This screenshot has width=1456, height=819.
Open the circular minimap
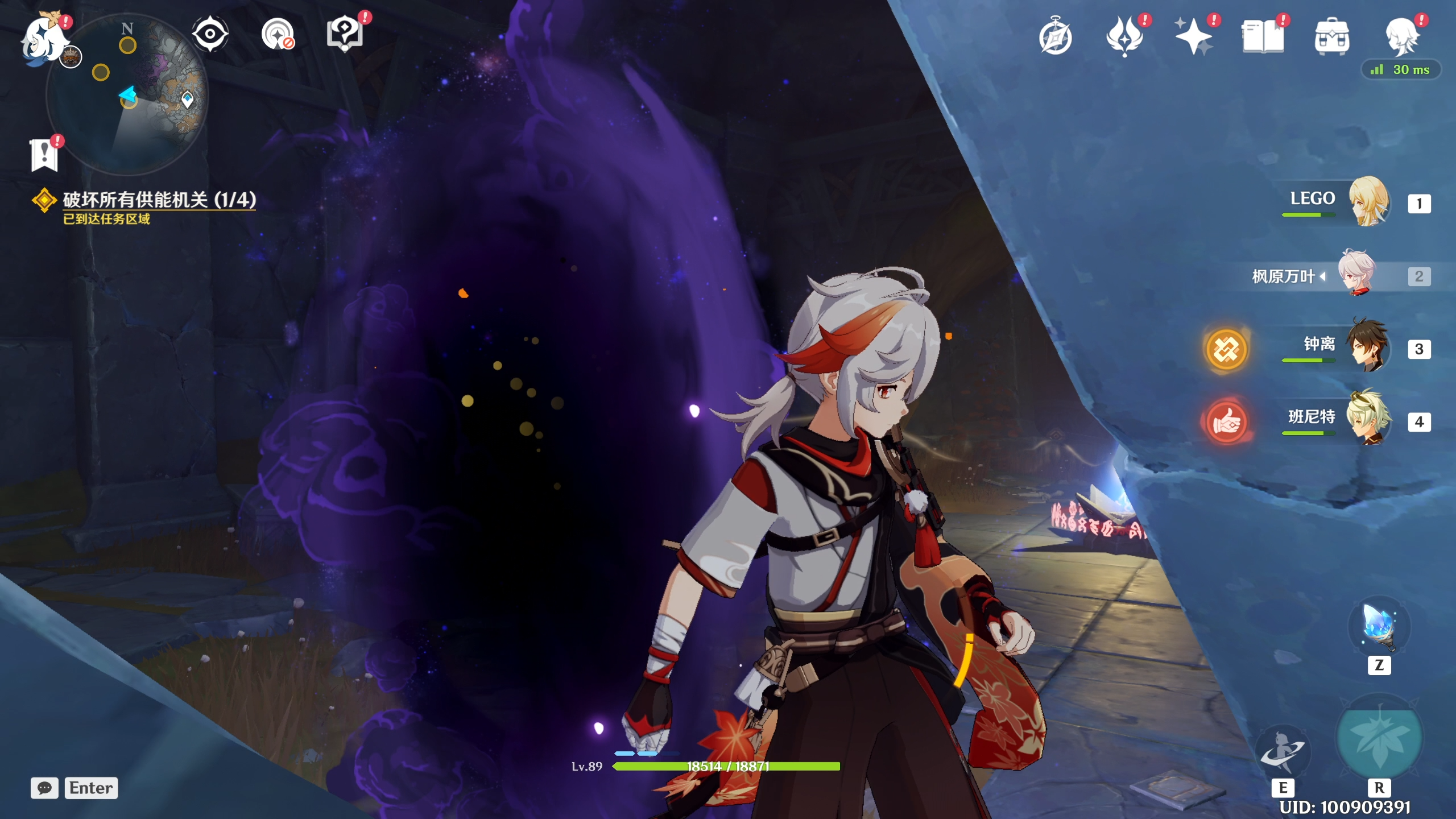point(127,95)
